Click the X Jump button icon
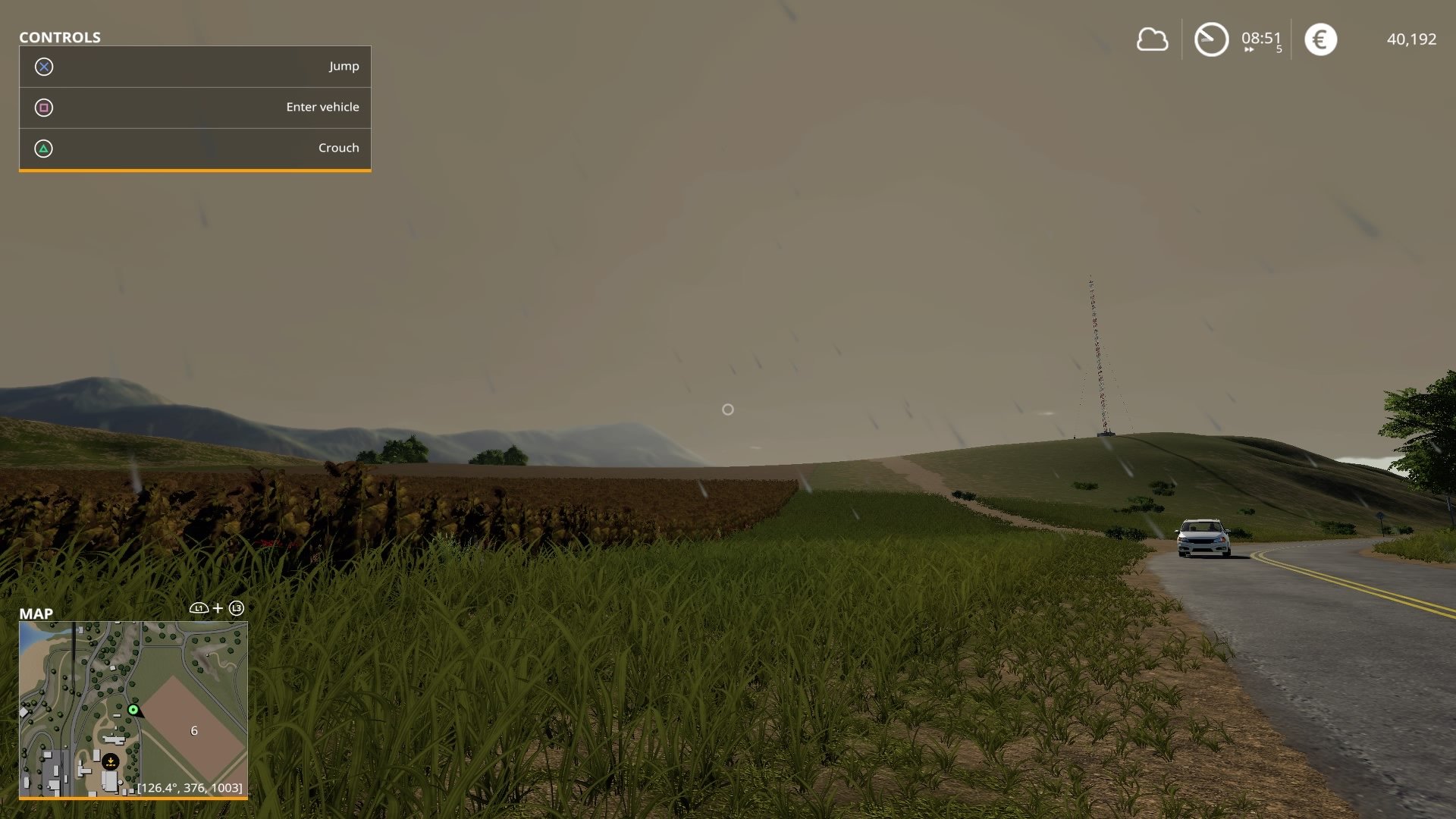The image size is (1456, 819). pos(45,67)
